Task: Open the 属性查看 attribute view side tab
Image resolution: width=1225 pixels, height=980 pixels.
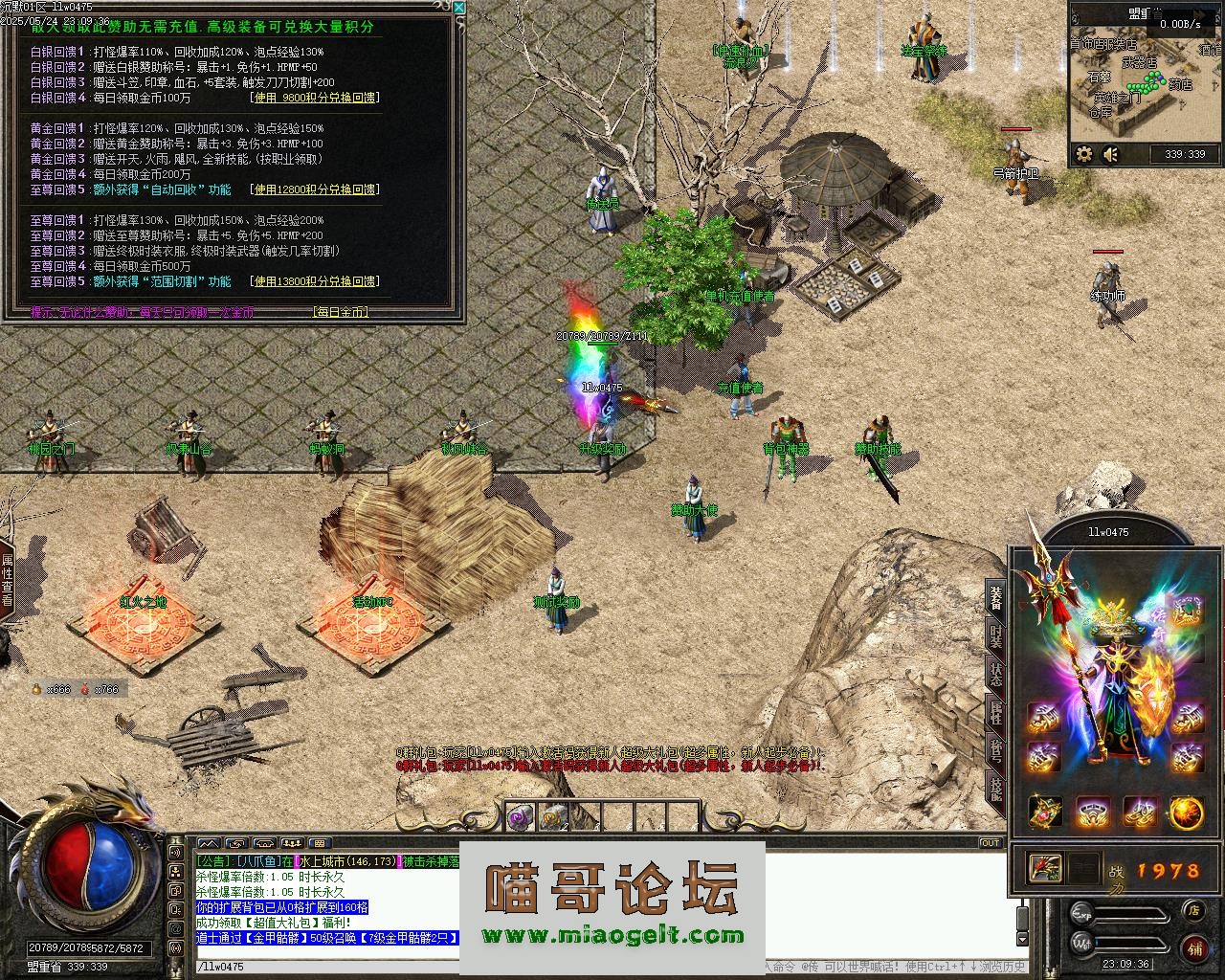Action: (x=8, y=580)
